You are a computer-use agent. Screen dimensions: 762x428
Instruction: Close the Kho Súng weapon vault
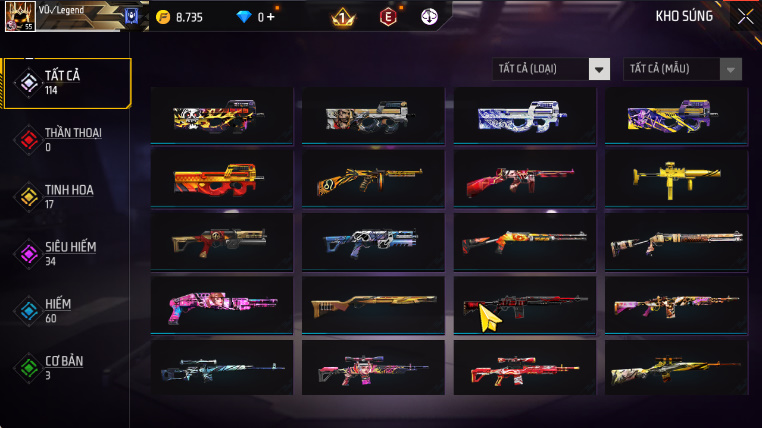tap(745, 16)
